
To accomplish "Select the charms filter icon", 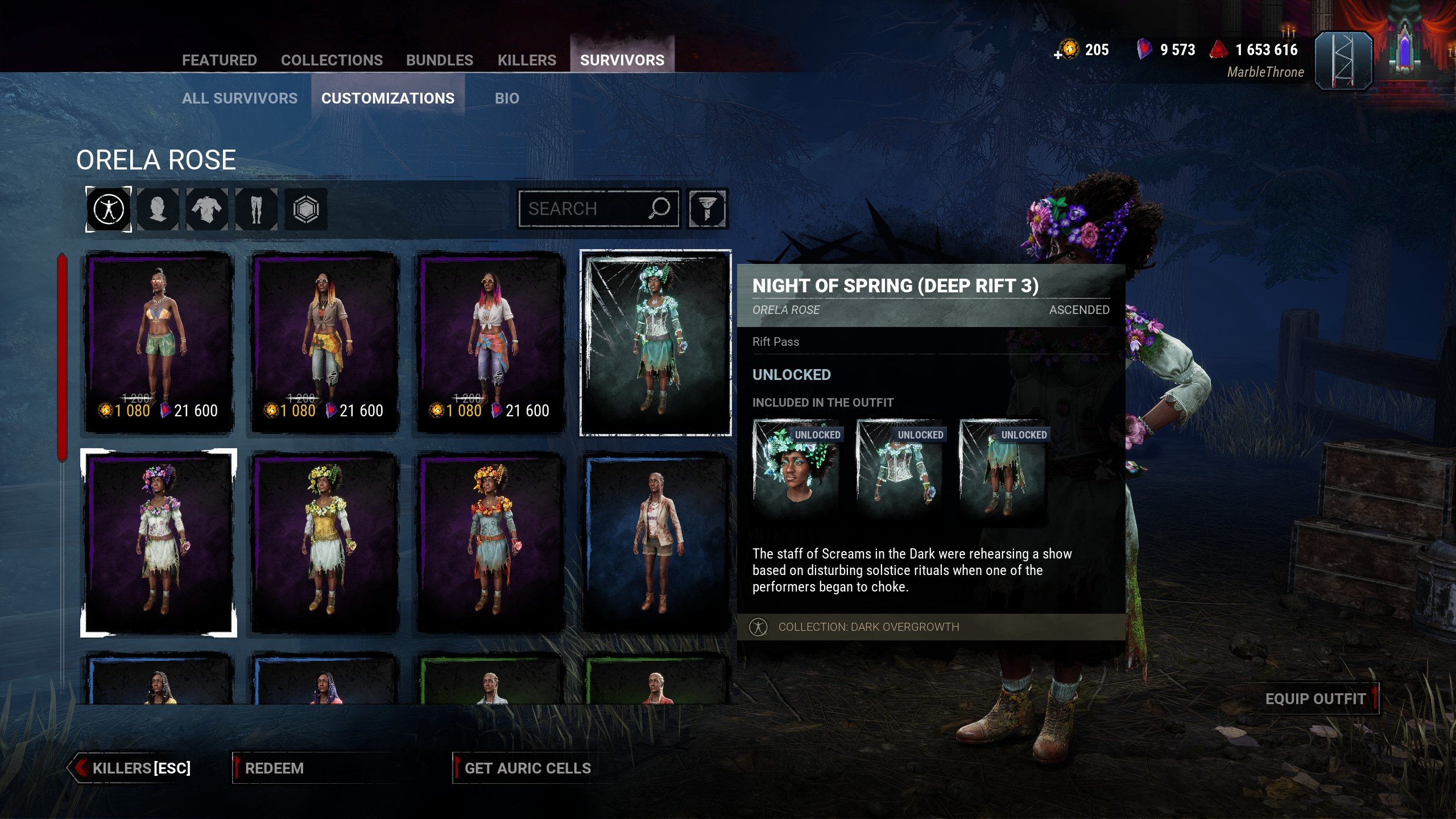I will coord(305,209).
